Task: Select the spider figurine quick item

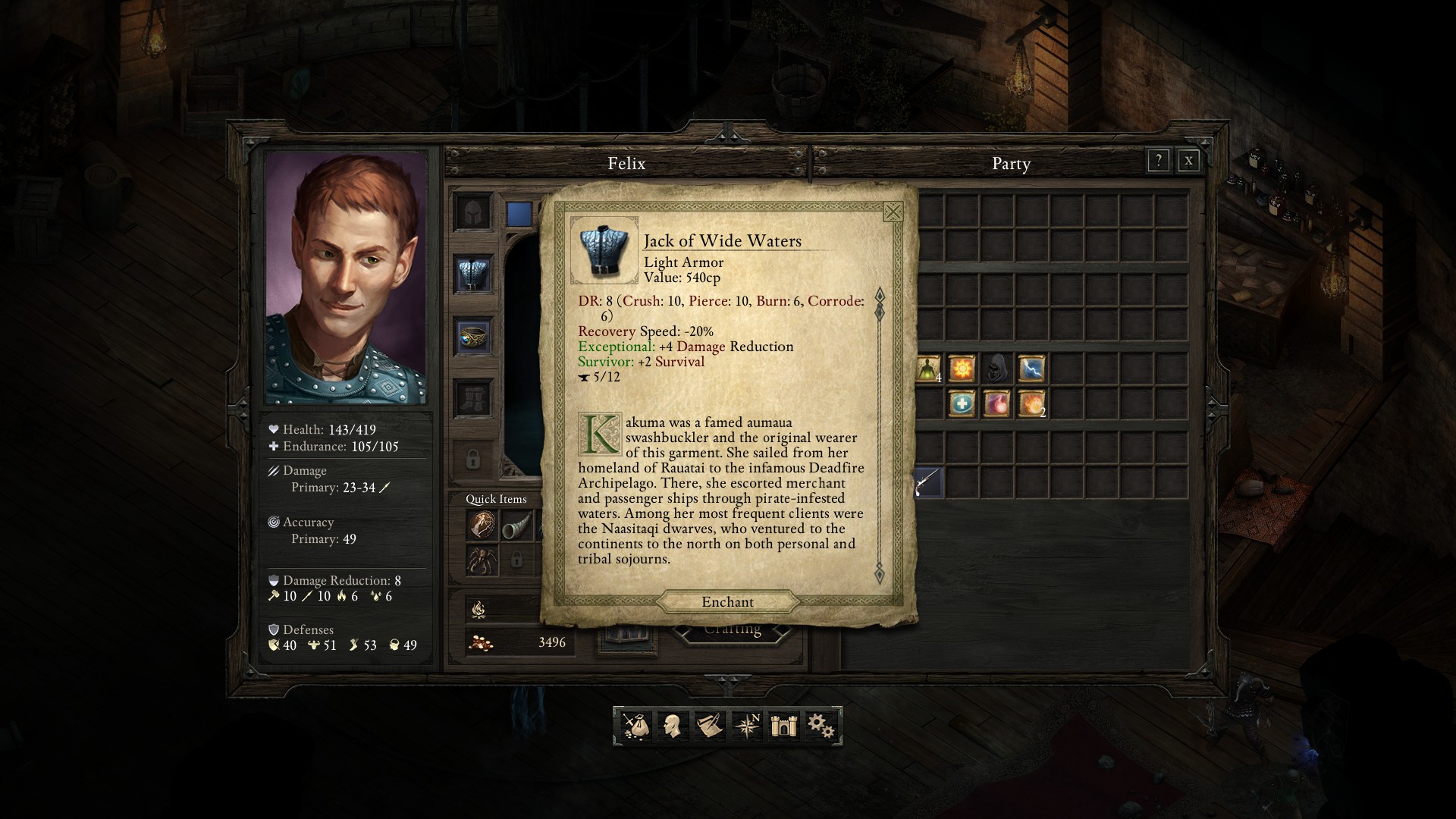Action: click(482, 561)
